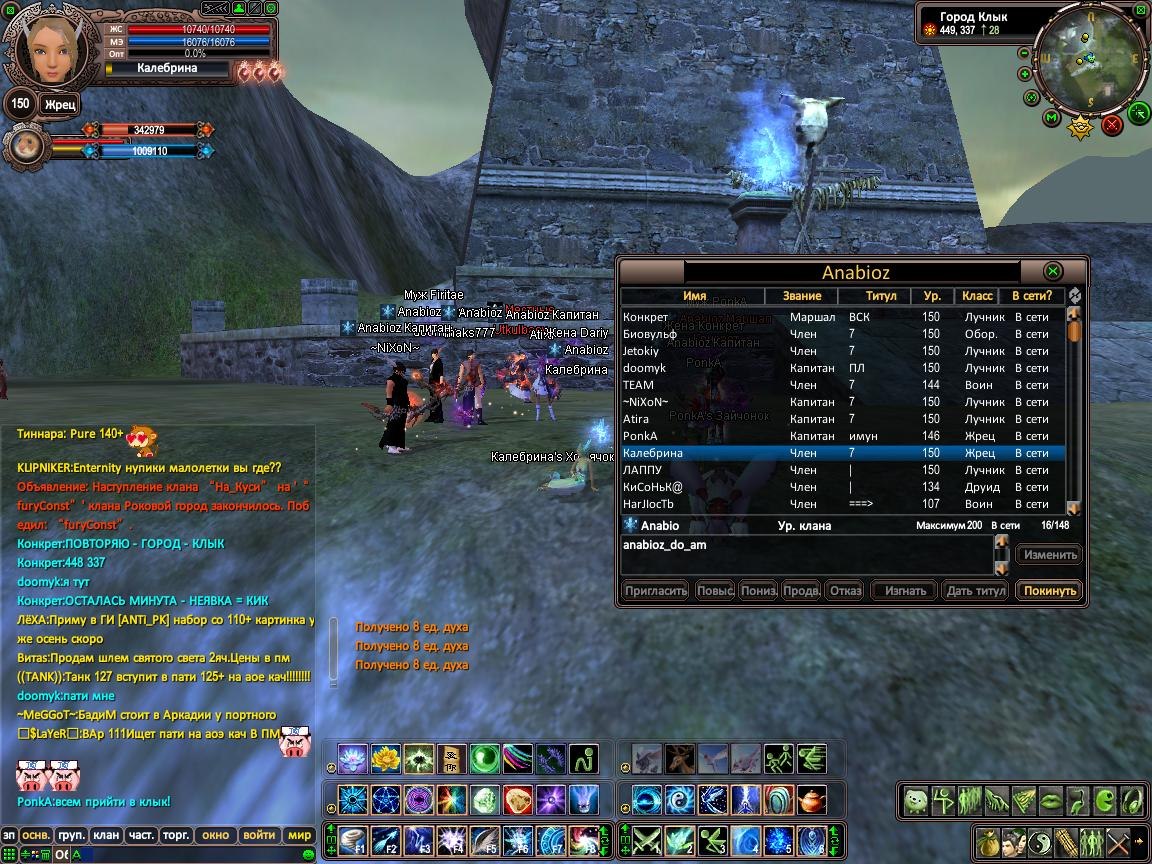Click the "Пригласить" invite button

pyautogui.click(x=655, y=591)
